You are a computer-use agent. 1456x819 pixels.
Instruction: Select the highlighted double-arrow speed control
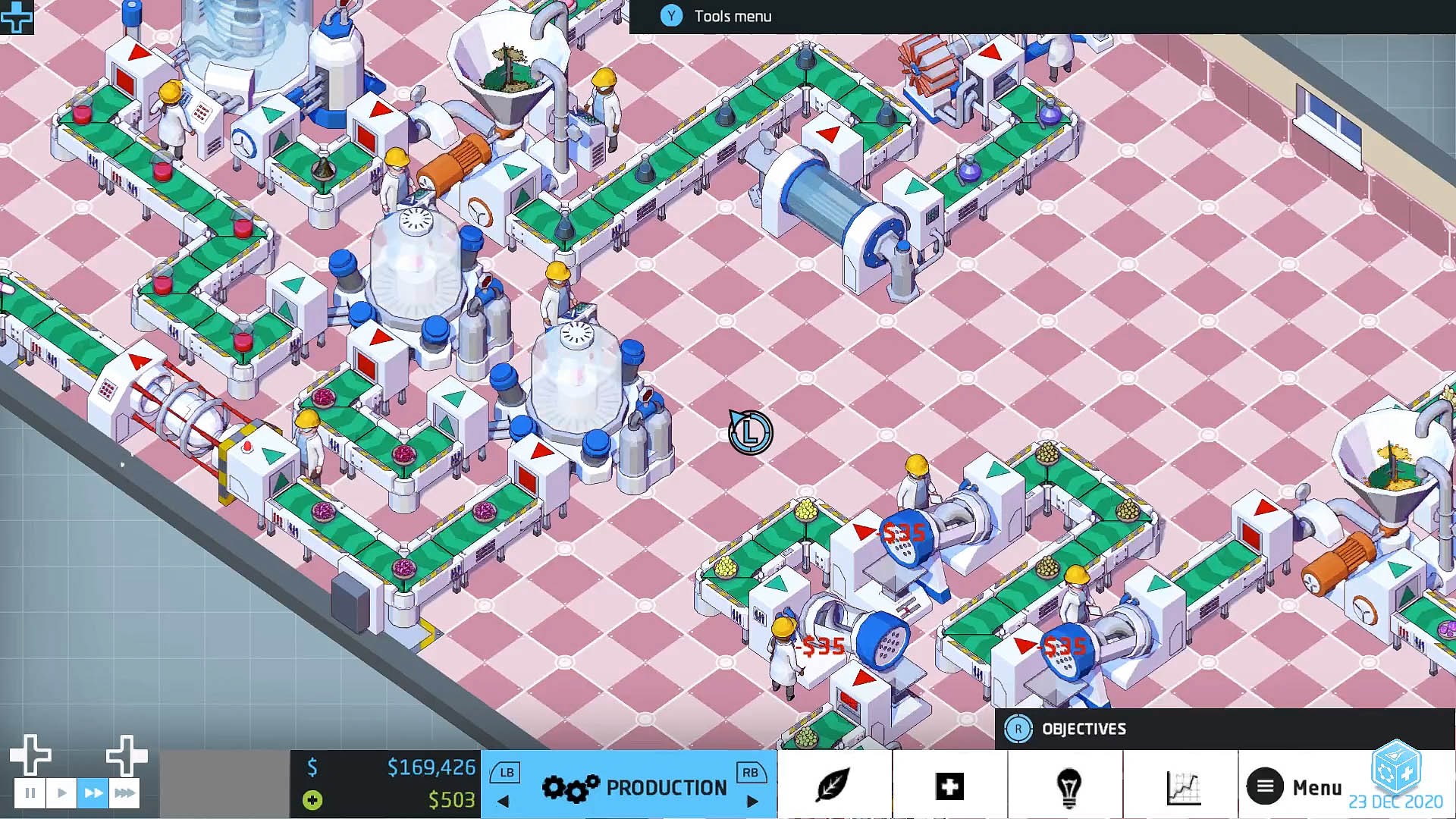[x=92, y=792]
